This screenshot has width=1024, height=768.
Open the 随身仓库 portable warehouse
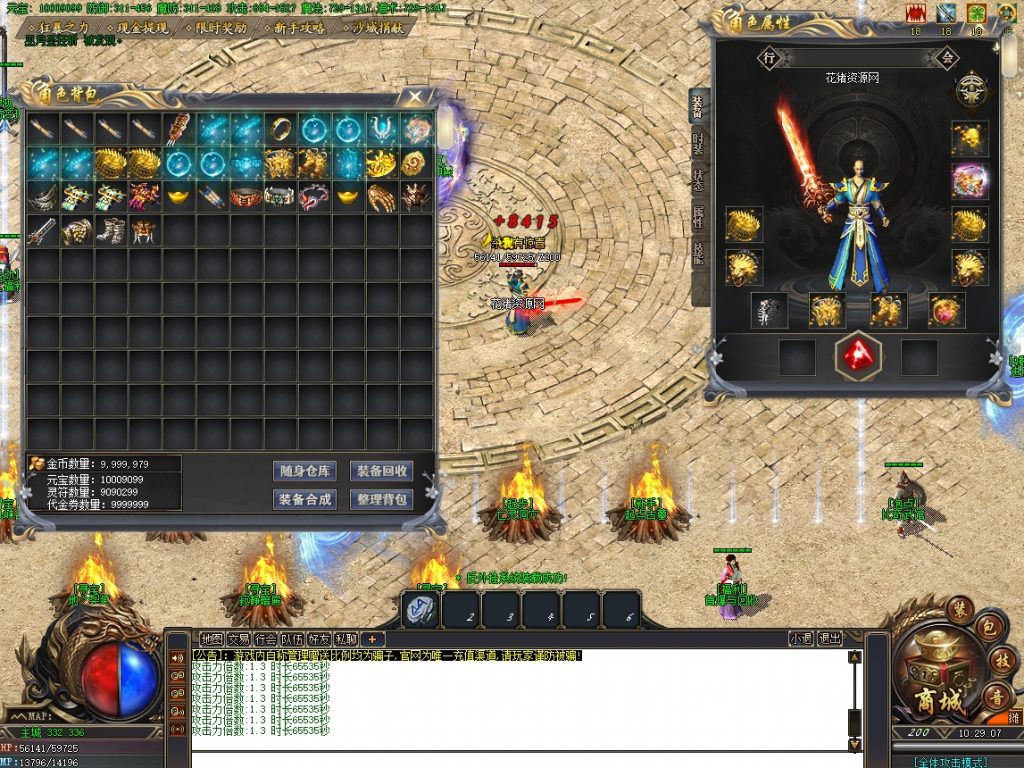pyautogui.click(x=304, y=471)
